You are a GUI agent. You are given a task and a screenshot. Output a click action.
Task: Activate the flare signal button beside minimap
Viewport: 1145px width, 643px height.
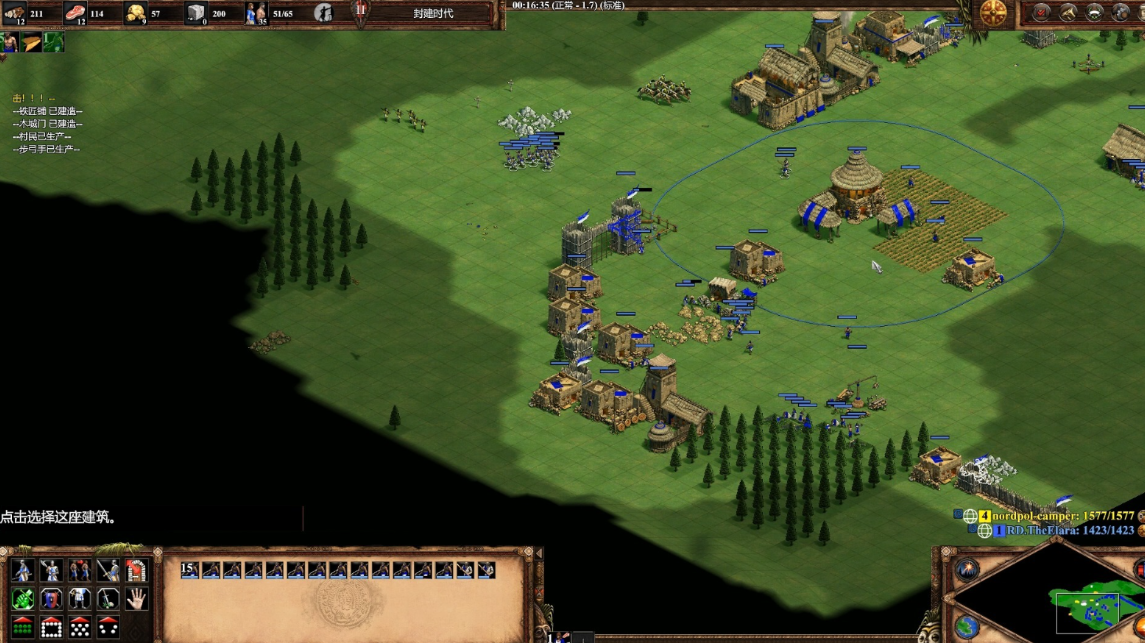pos(967,569)
